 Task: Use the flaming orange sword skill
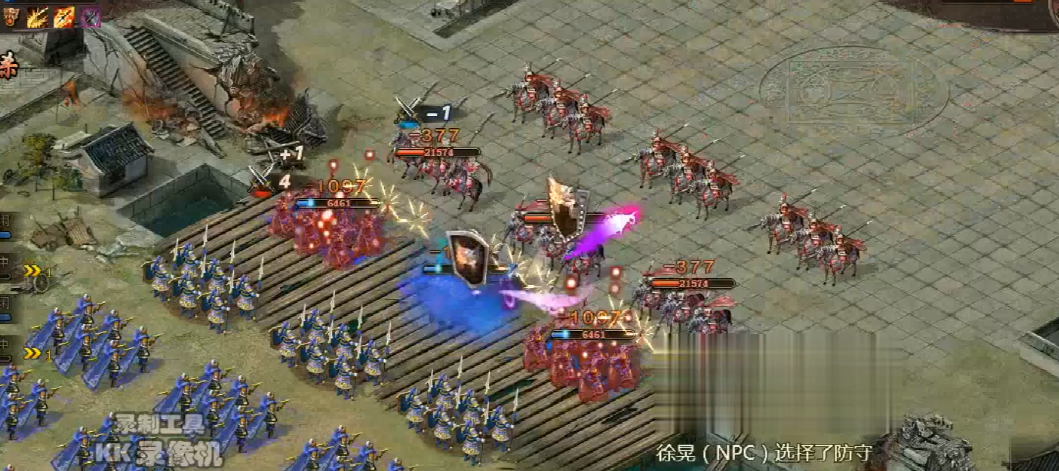64,16
